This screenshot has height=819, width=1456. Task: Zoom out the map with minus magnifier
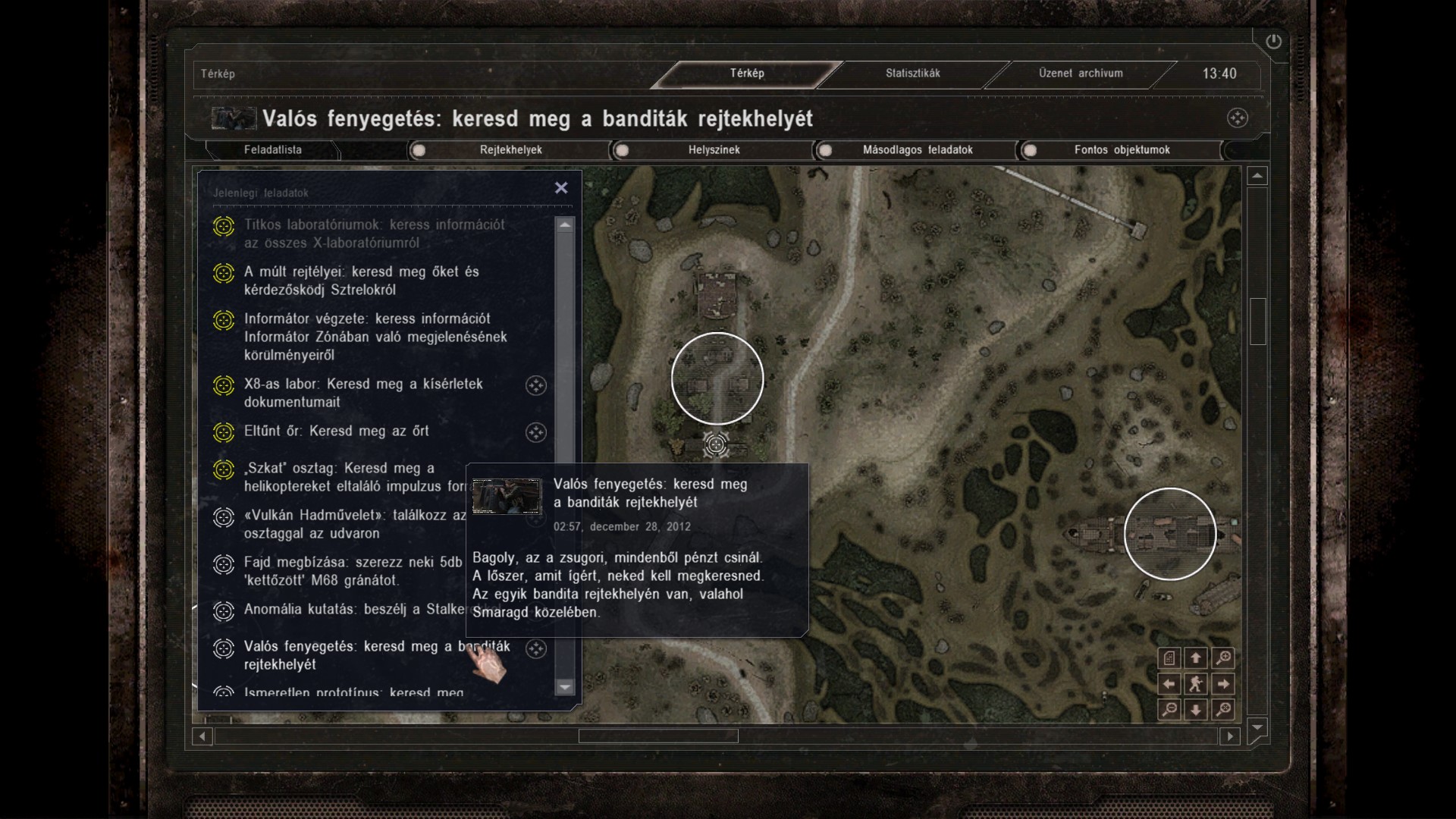click(x=1169, y=710)
